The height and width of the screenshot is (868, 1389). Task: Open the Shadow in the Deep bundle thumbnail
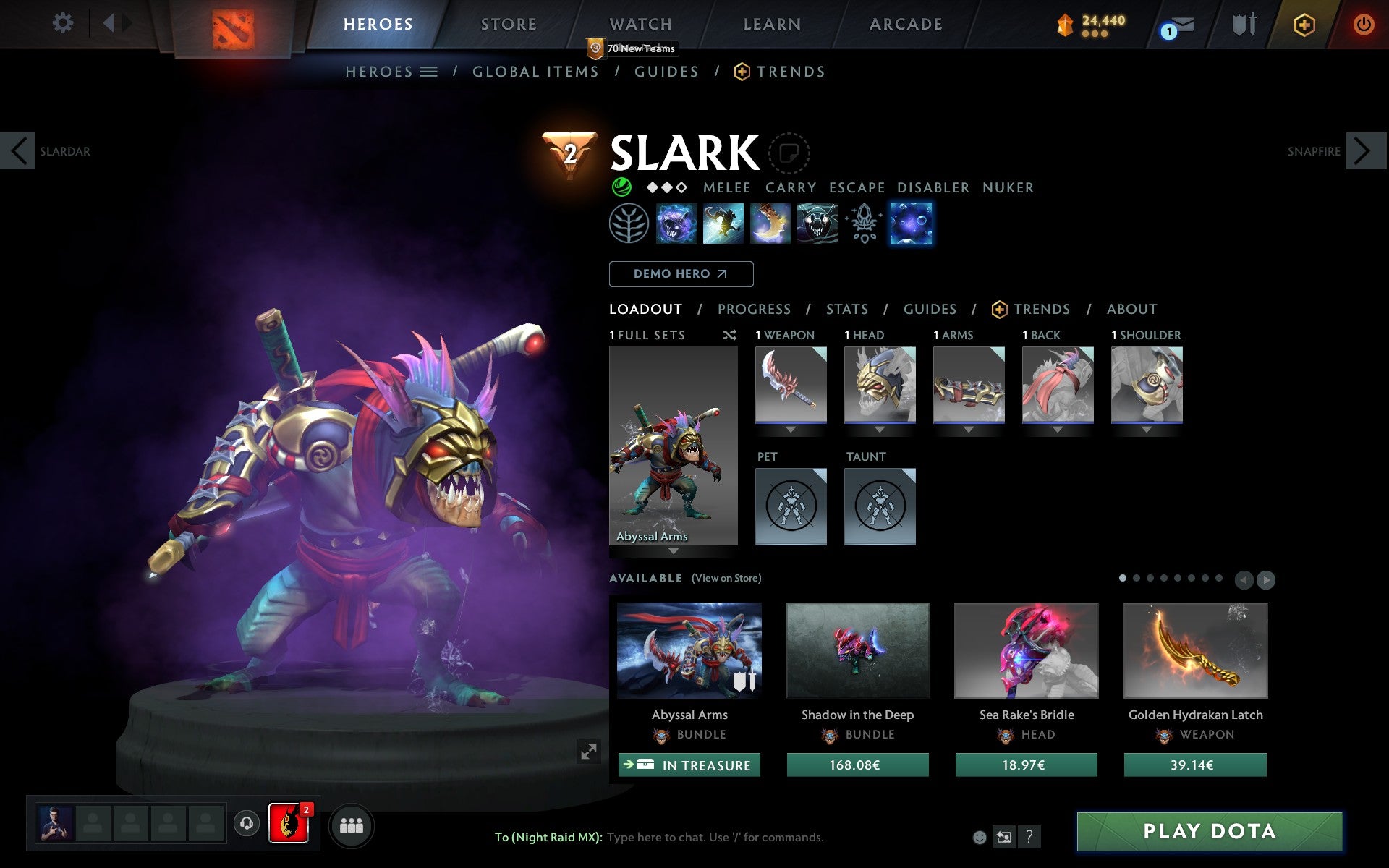pyautogui.click(x=857, y=650)
